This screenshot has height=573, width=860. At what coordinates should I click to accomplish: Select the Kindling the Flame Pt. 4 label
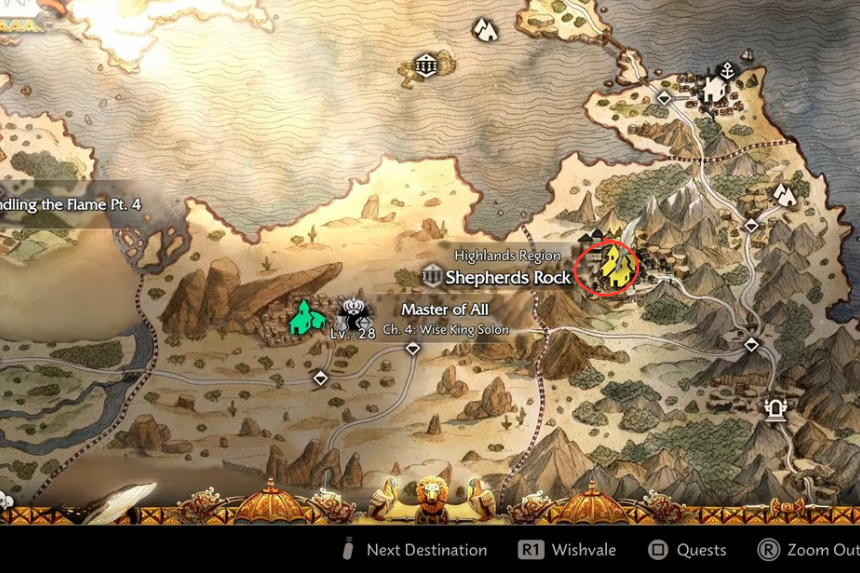coord(72,204)
